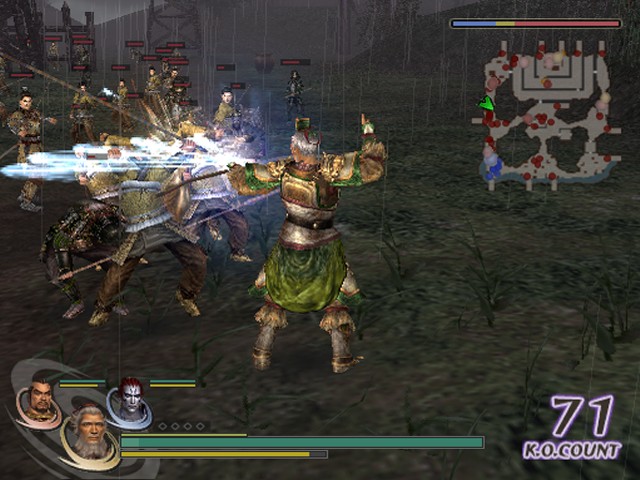Switch to the dark-haired mustached warrior portrait
Viewport: 640px width, 480px height.
coord(40,400)
